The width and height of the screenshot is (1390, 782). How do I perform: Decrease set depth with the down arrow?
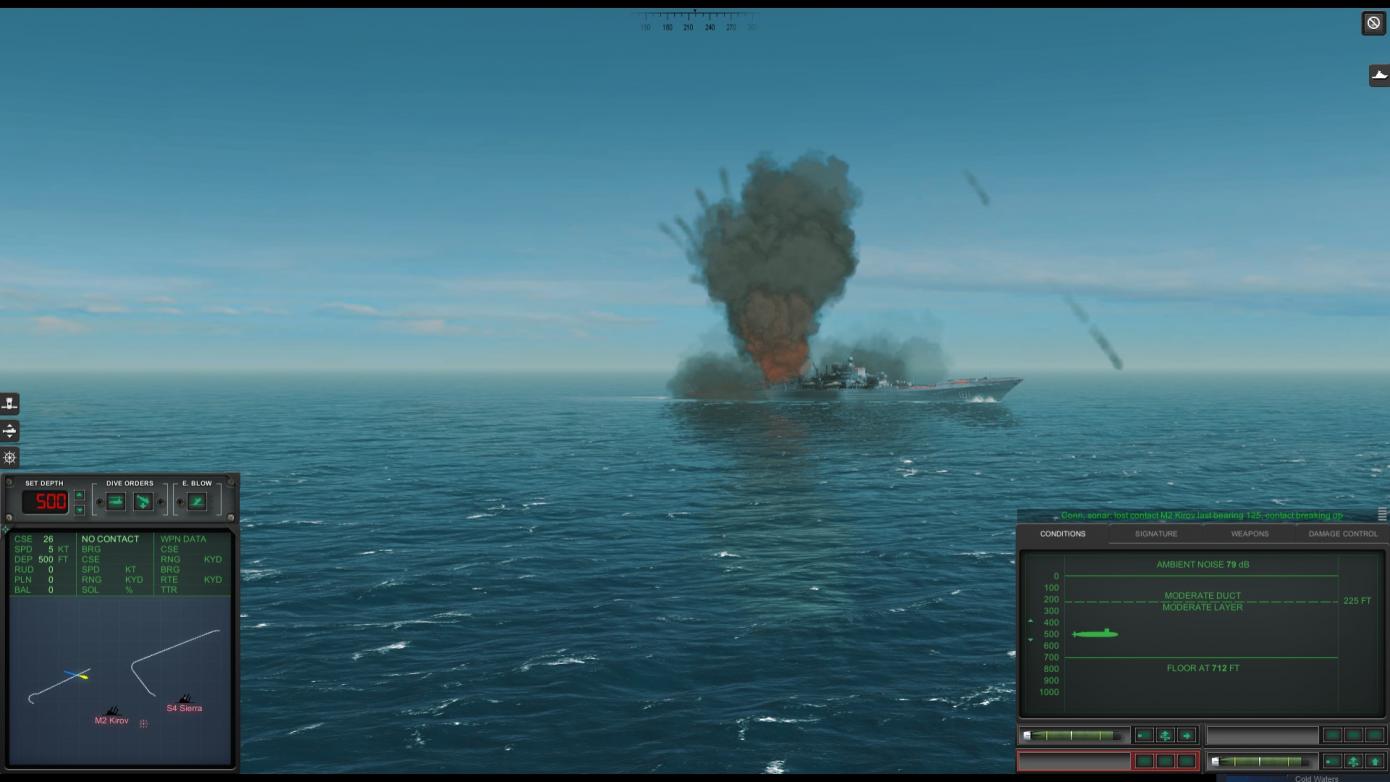pos(80,509)
